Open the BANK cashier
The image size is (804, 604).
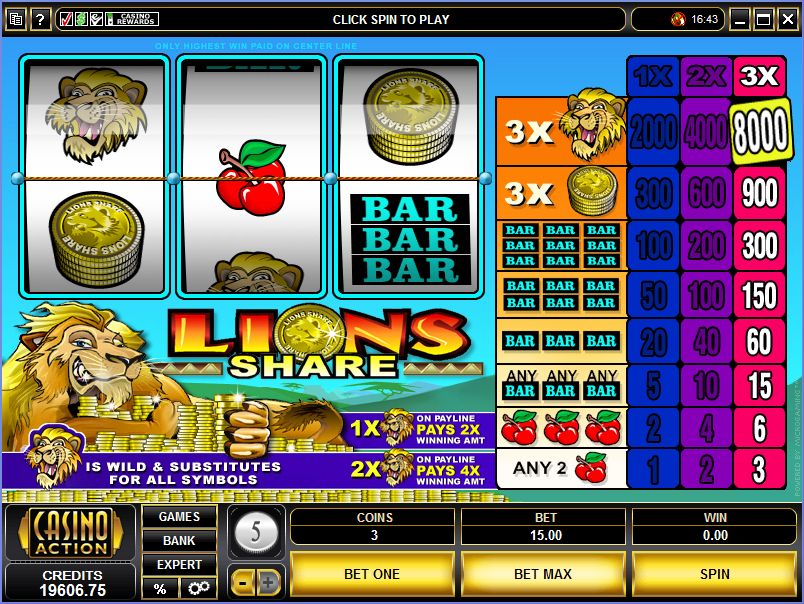point(179,541)
